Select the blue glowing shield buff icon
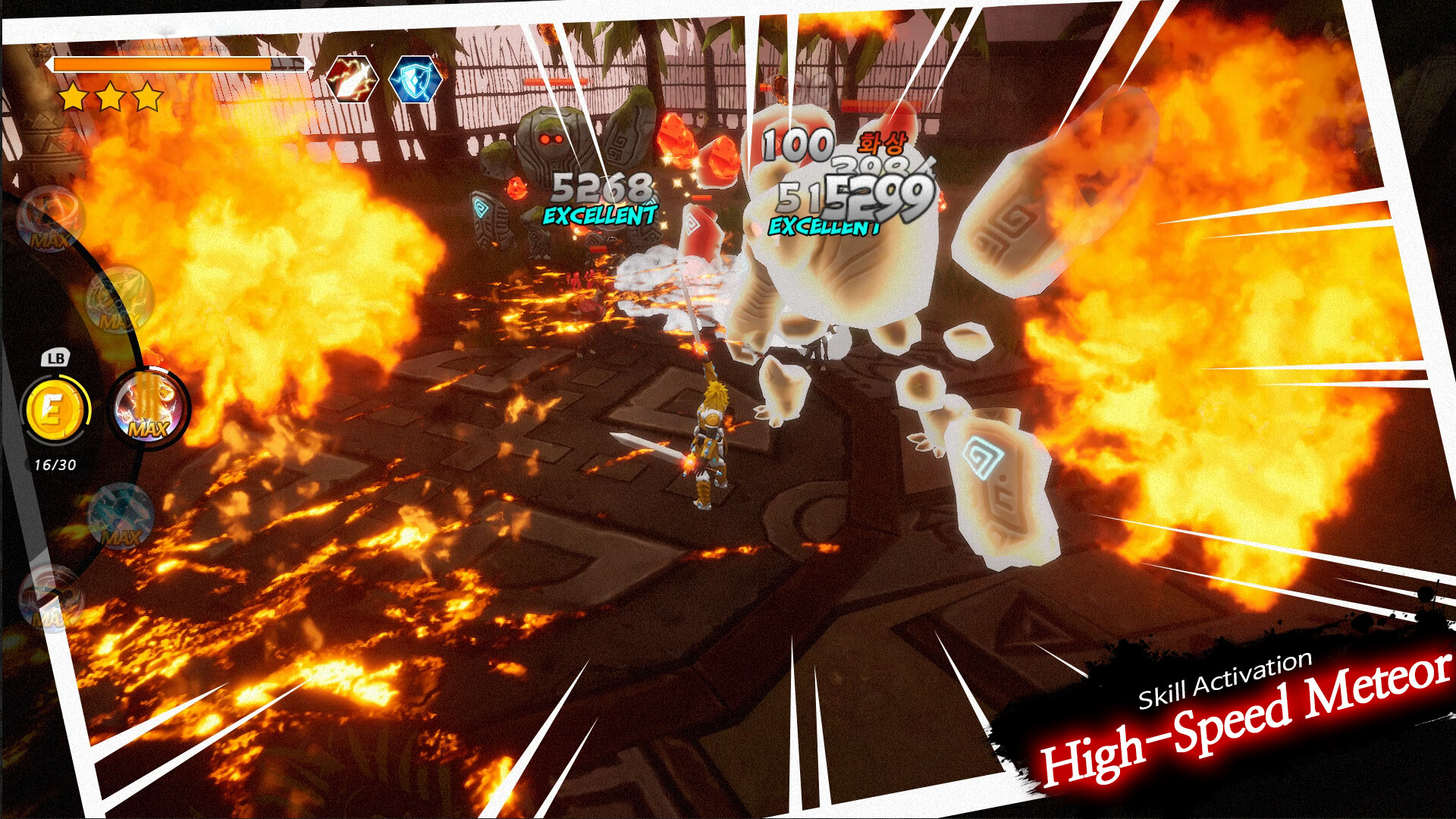1456x819 pixels. (x=415, y=78)
